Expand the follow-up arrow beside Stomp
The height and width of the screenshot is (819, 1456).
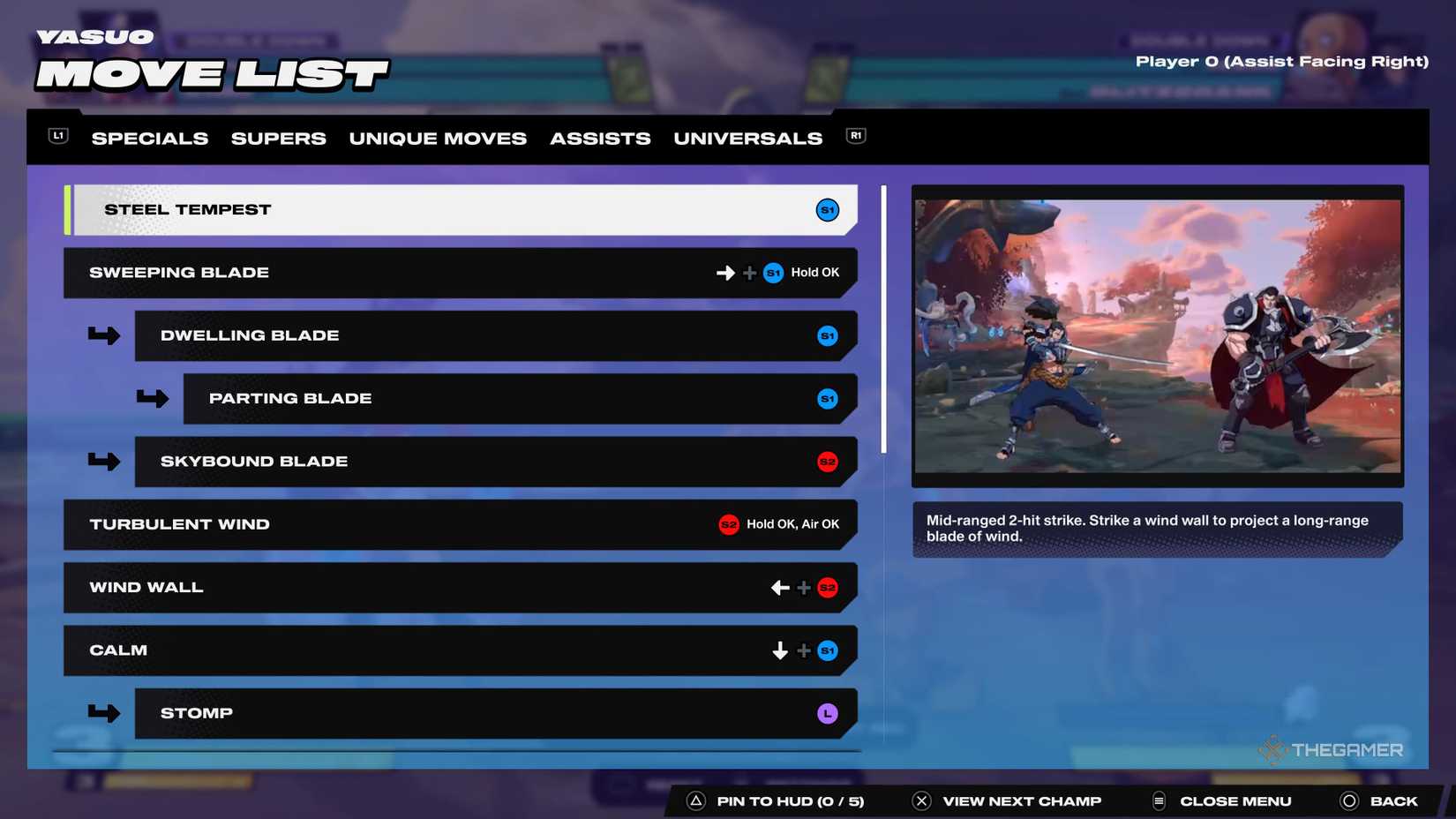point(105,713)
